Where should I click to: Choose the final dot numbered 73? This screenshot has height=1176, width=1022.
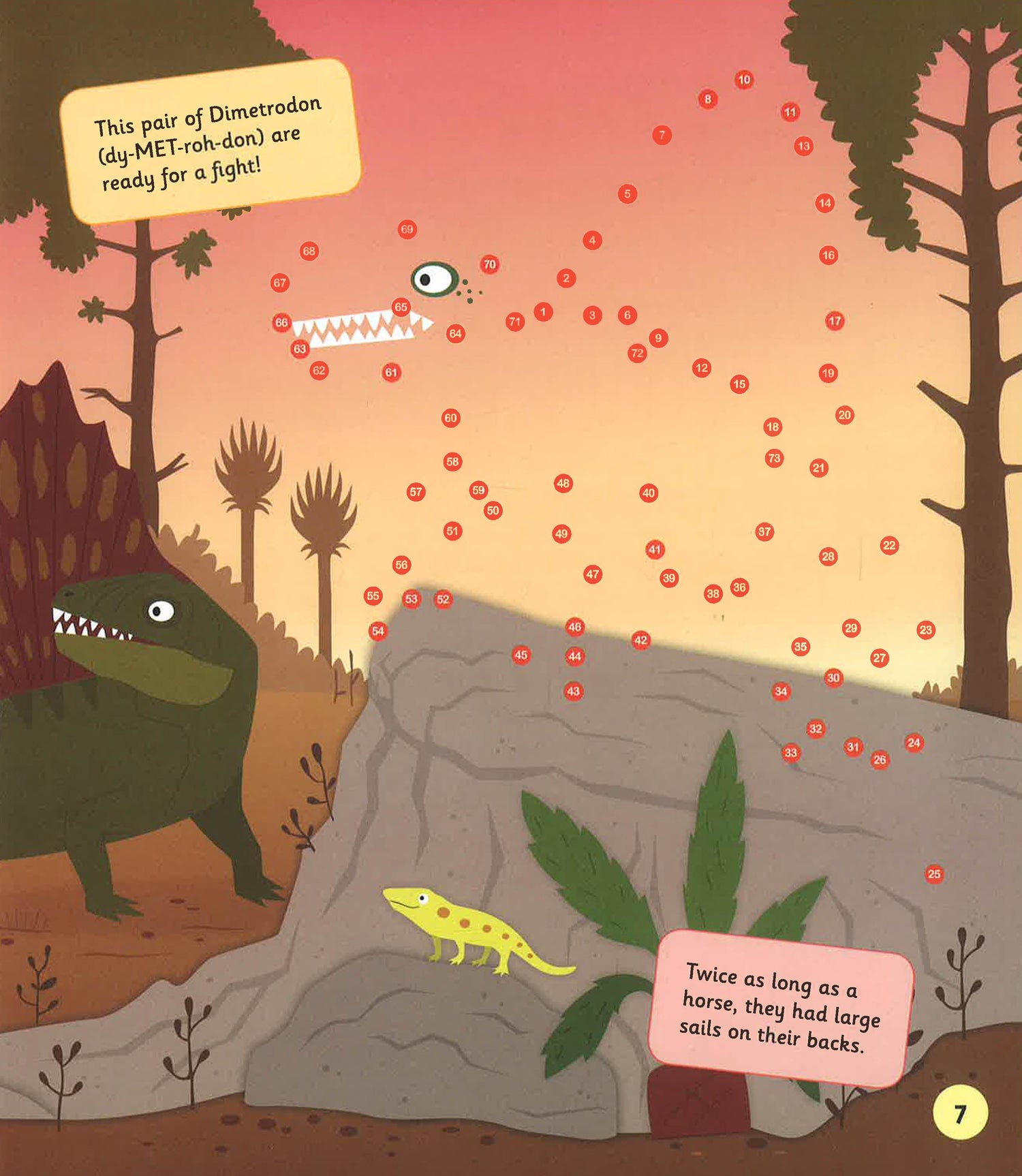coord(774,458)
